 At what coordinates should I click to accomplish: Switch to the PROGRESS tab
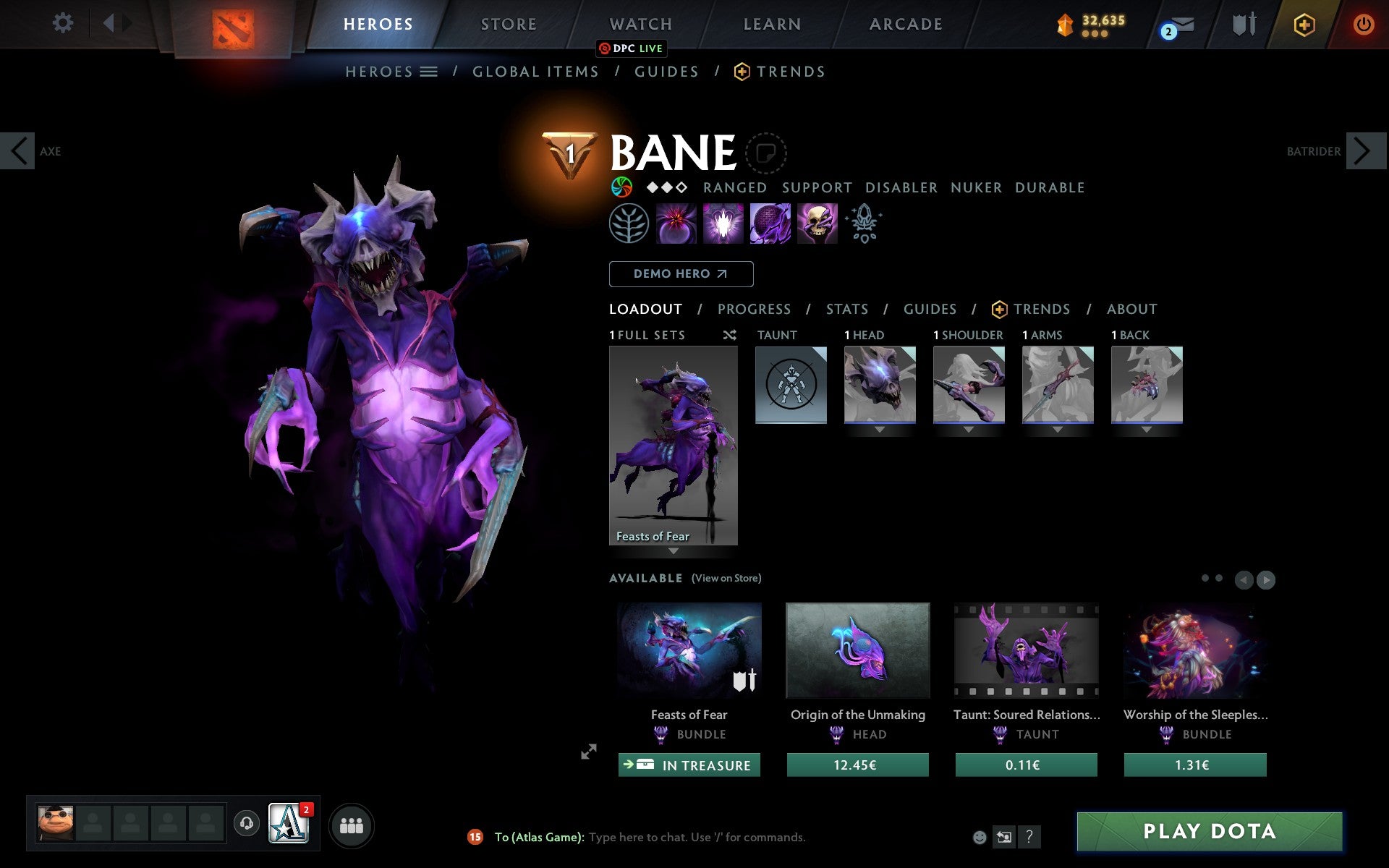(x=754, y=309)
